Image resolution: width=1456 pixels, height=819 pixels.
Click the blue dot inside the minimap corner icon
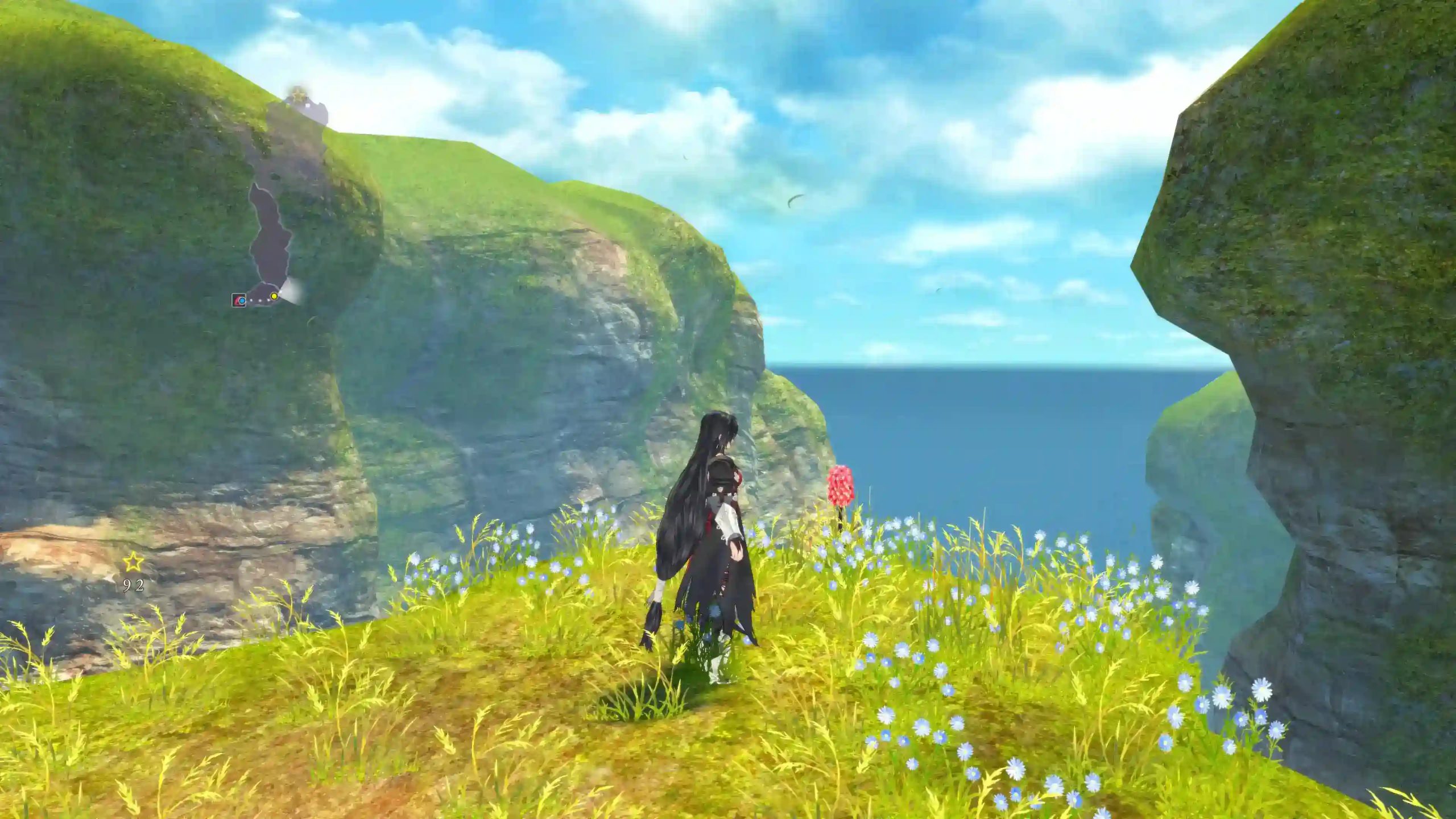tap(242, 300)
